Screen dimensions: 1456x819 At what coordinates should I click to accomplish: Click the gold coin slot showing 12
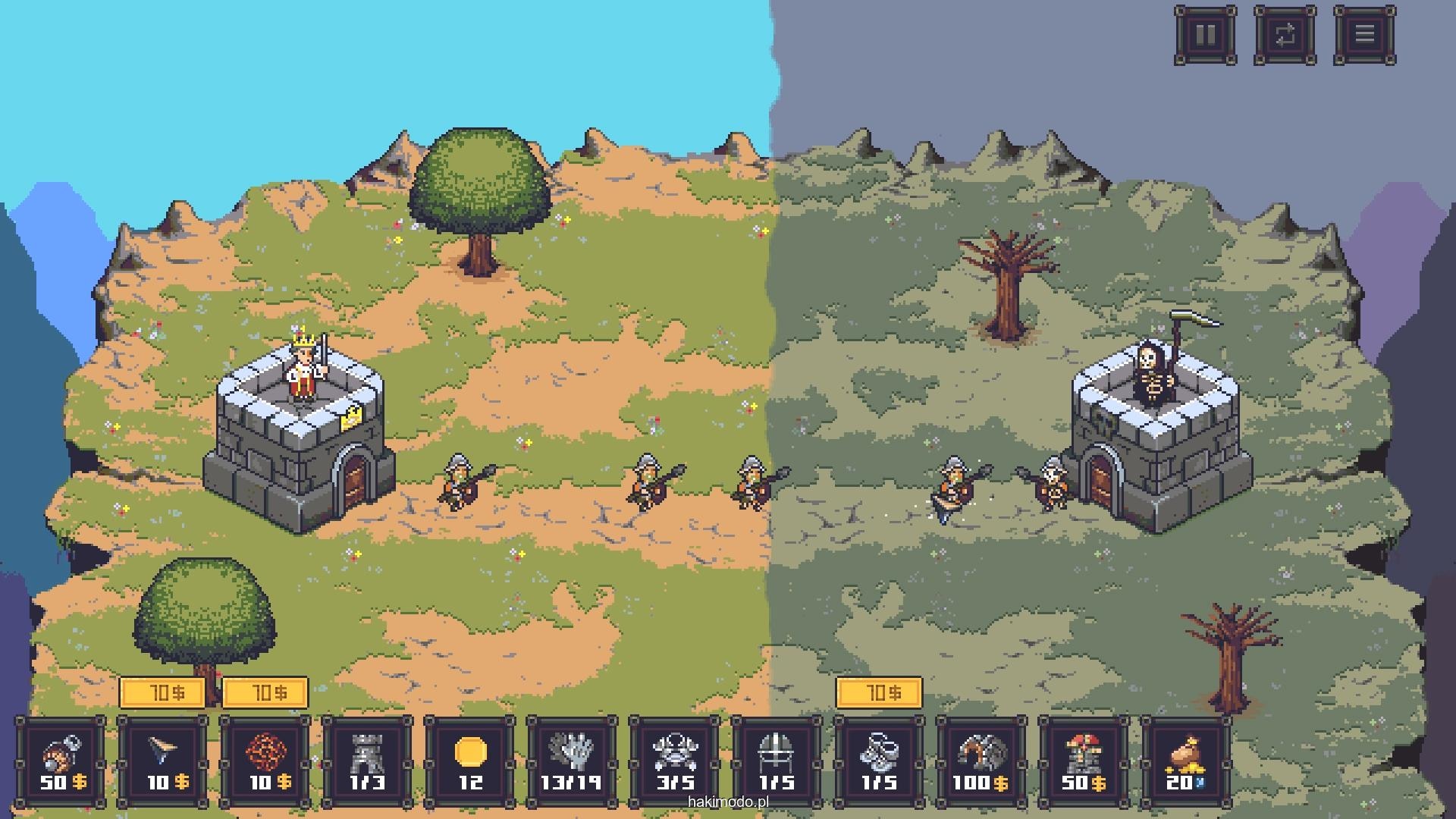click(x=469, y=762)
